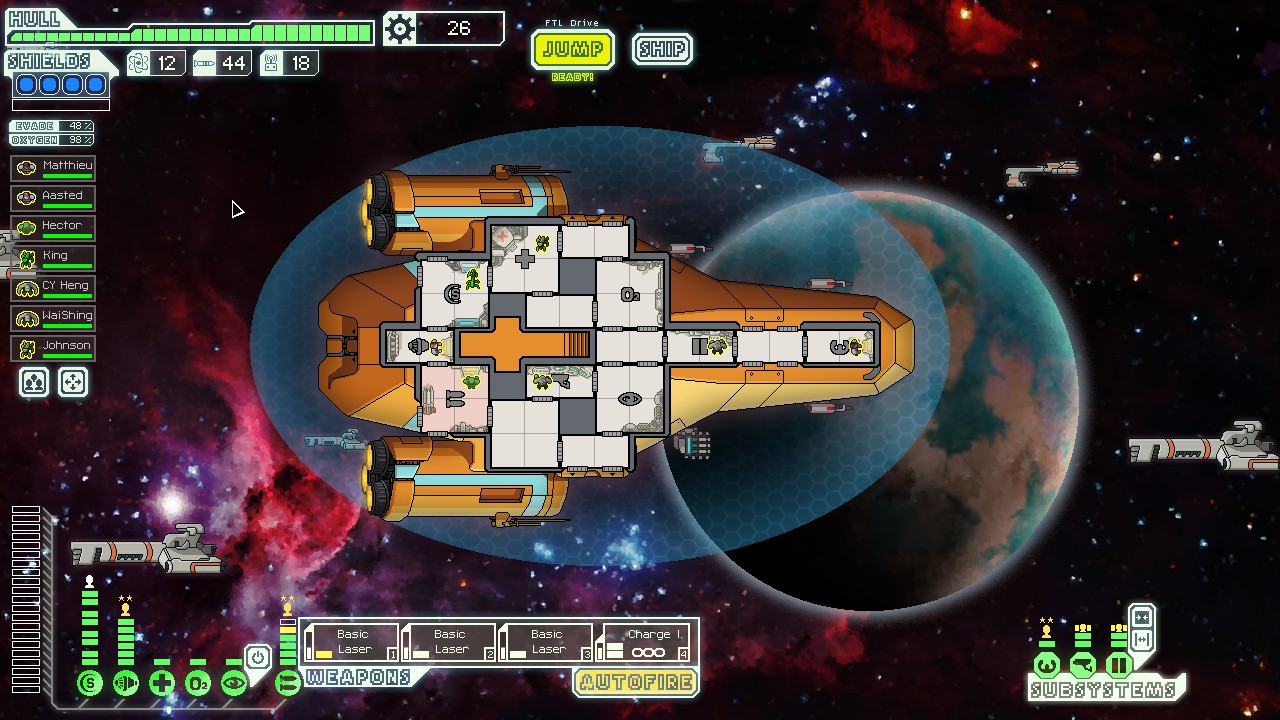Choose Hector from the crew list
1280x720 pixels.
click(53, 227)
